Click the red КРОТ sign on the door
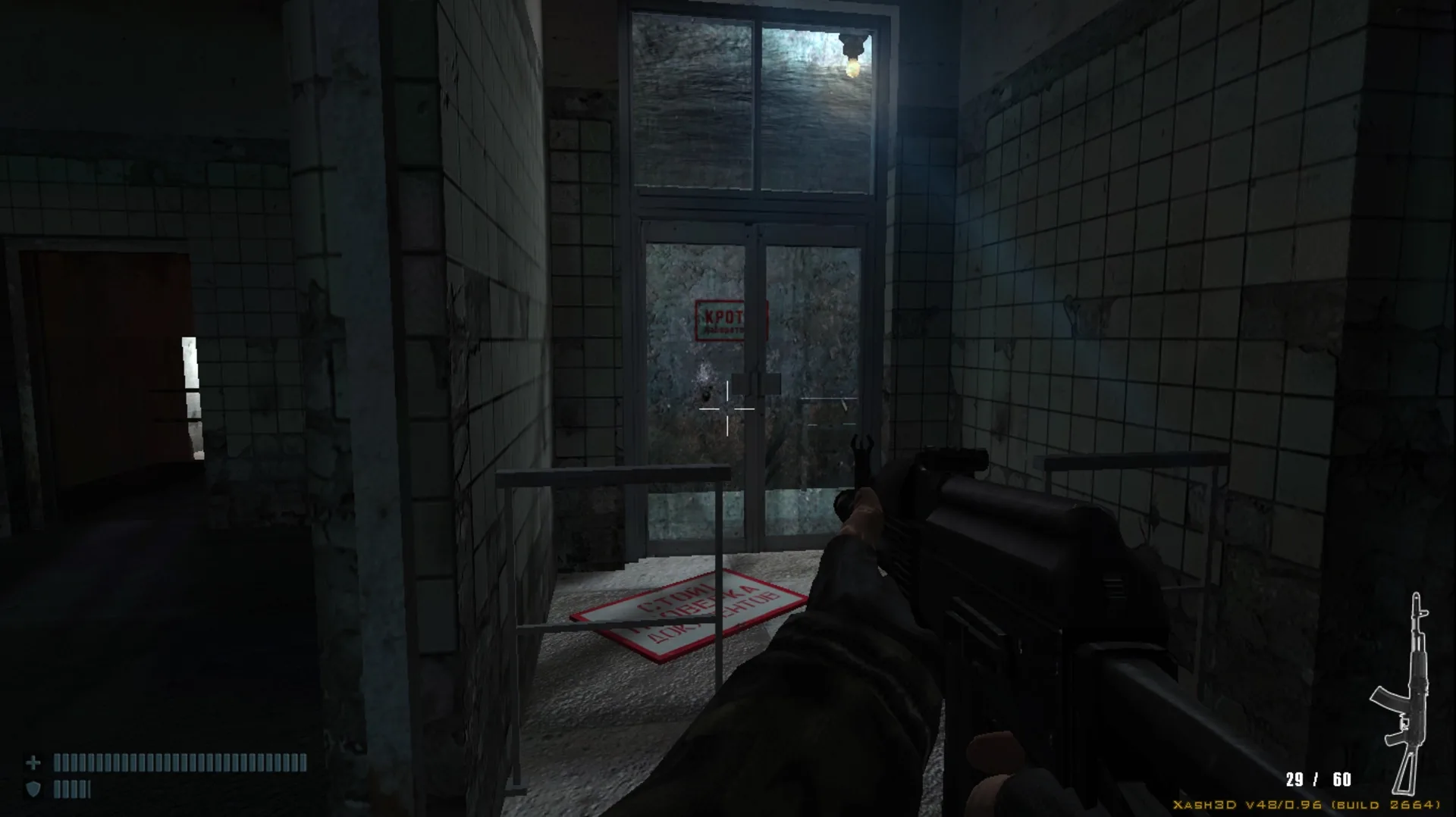This screenshot has width=1456, height=817. (726, 318)
